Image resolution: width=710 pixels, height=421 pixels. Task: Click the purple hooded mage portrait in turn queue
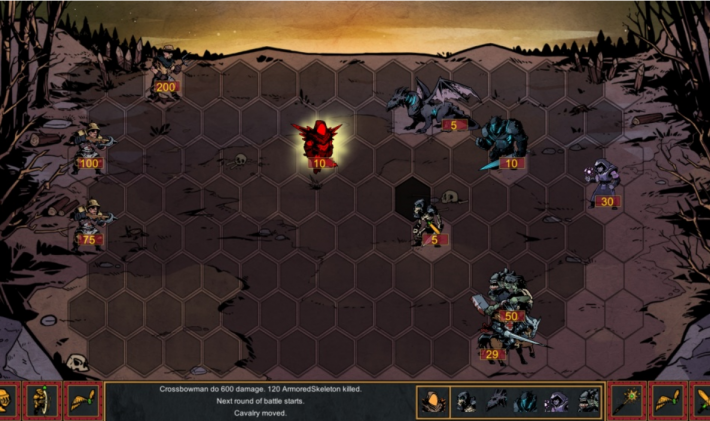pos(556,402)
